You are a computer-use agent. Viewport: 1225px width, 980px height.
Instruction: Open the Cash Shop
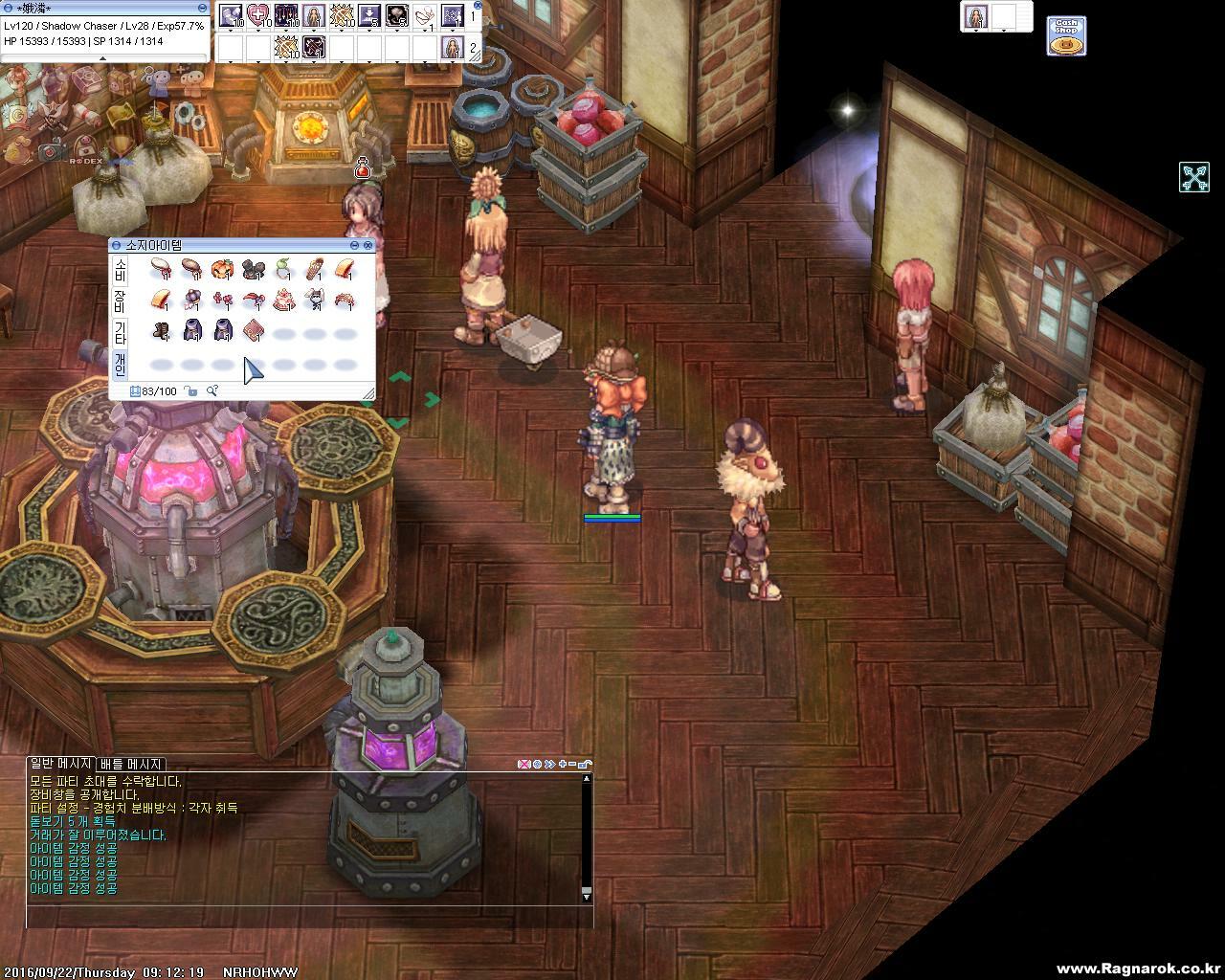click(1065, 36)
